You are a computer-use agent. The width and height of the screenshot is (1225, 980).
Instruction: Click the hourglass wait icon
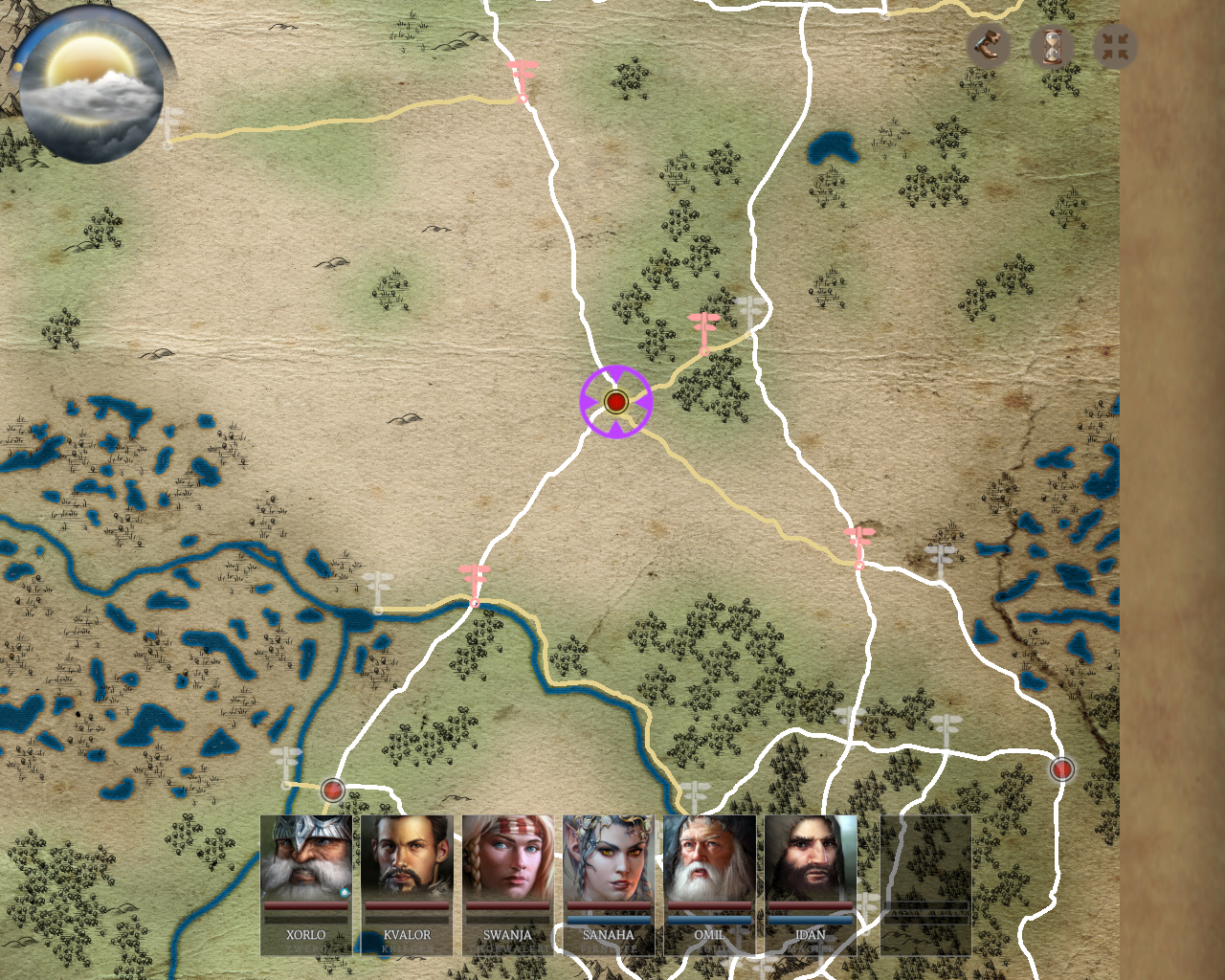tap(1052, 47)
